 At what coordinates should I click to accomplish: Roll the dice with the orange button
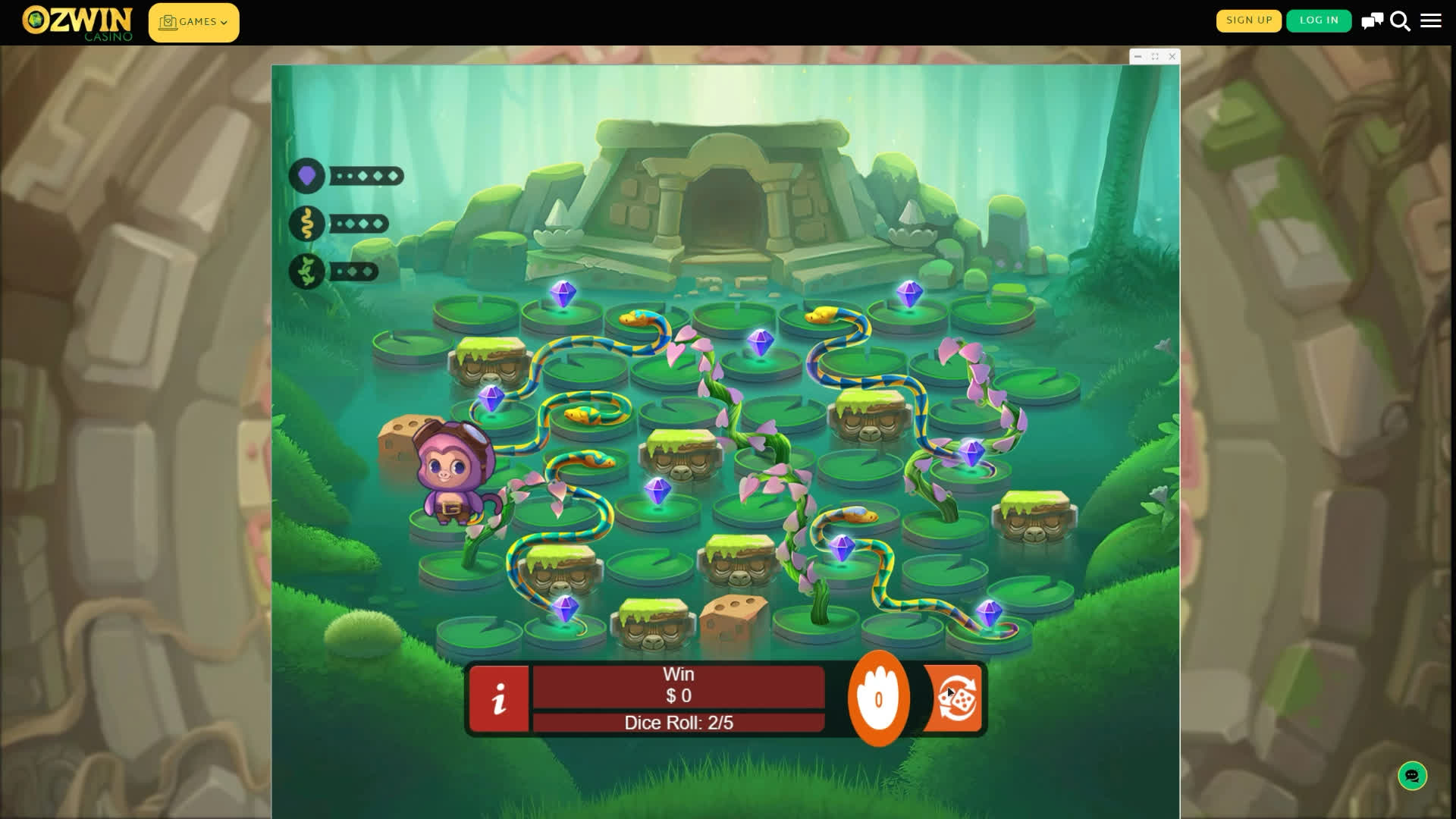pos(955,698)
